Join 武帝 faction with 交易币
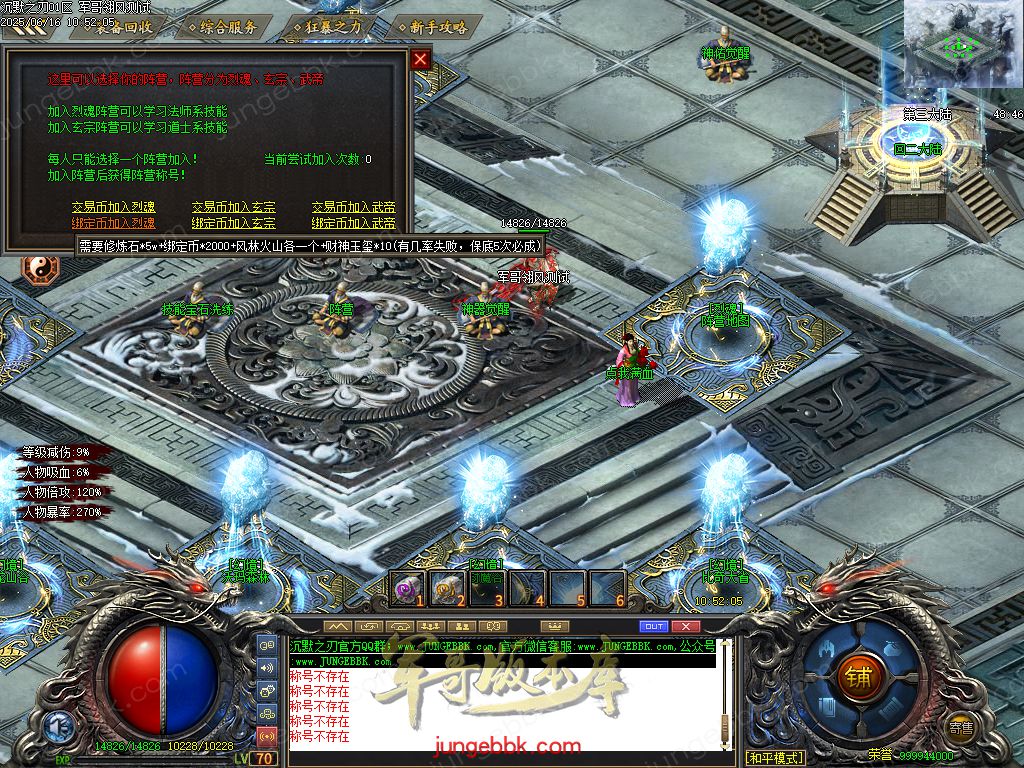 (x=353, y=207)
